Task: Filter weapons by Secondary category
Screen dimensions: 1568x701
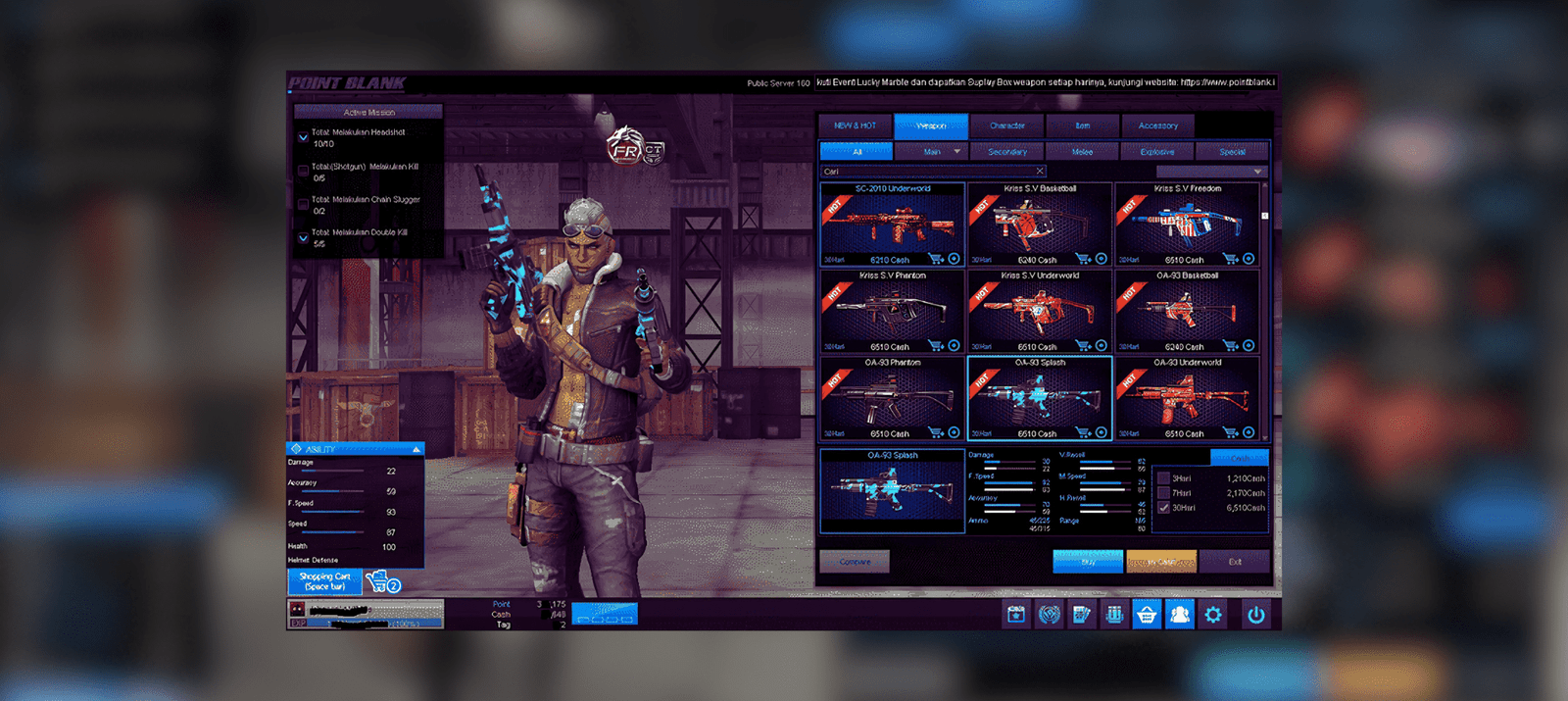Action: (1006, 152)
